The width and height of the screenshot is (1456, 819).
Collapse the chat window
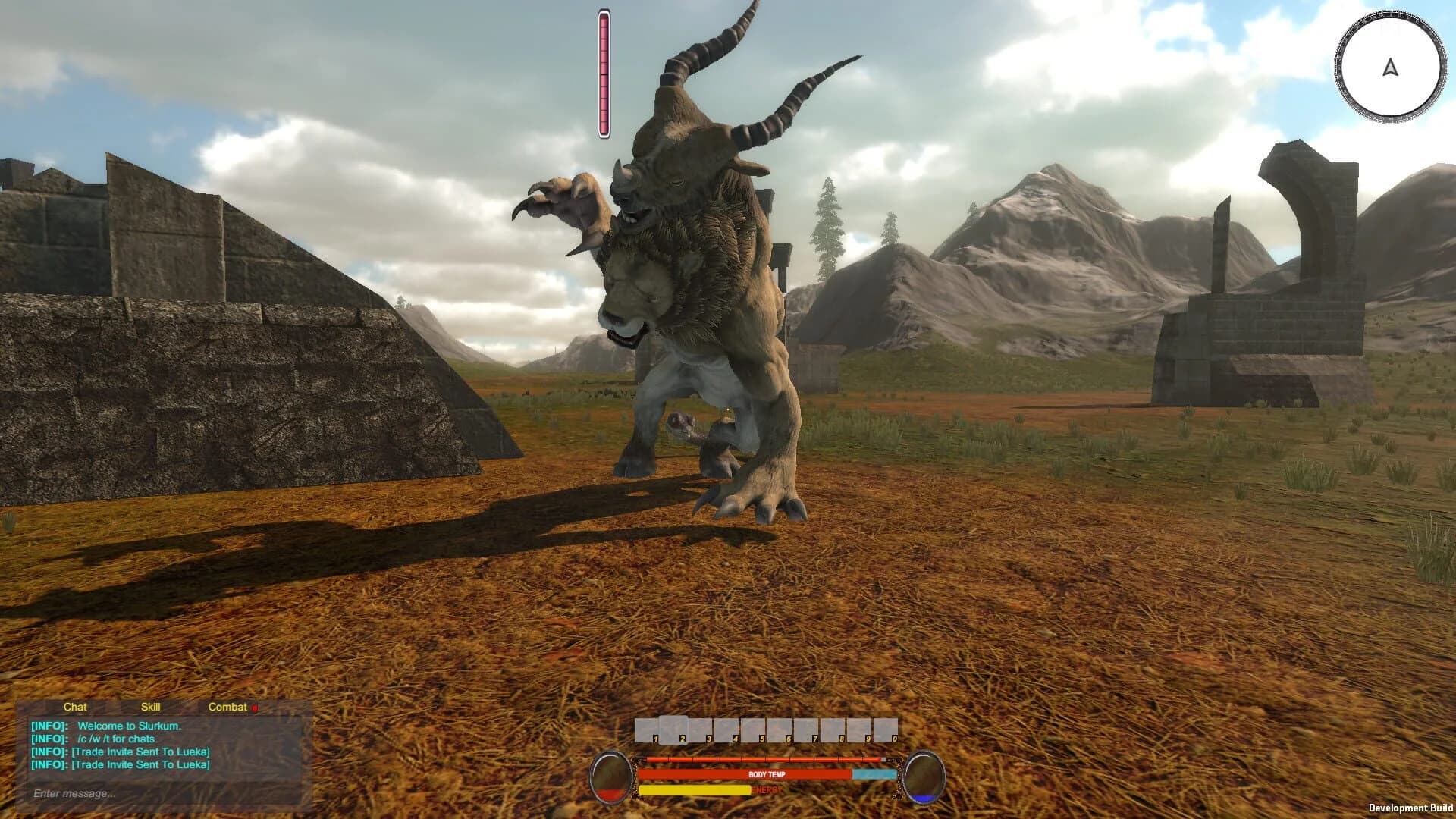point(75,707)
